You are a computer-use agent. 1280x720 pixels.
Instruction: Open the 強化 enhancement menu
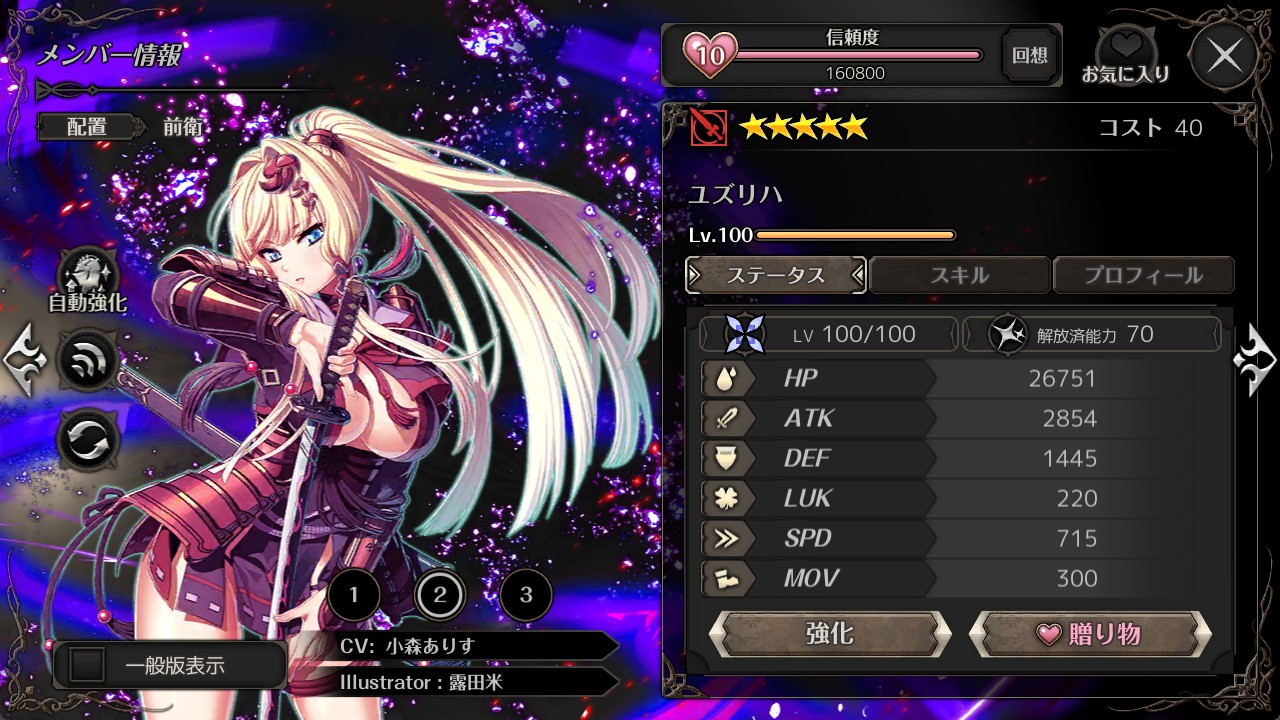click(829, 634)
